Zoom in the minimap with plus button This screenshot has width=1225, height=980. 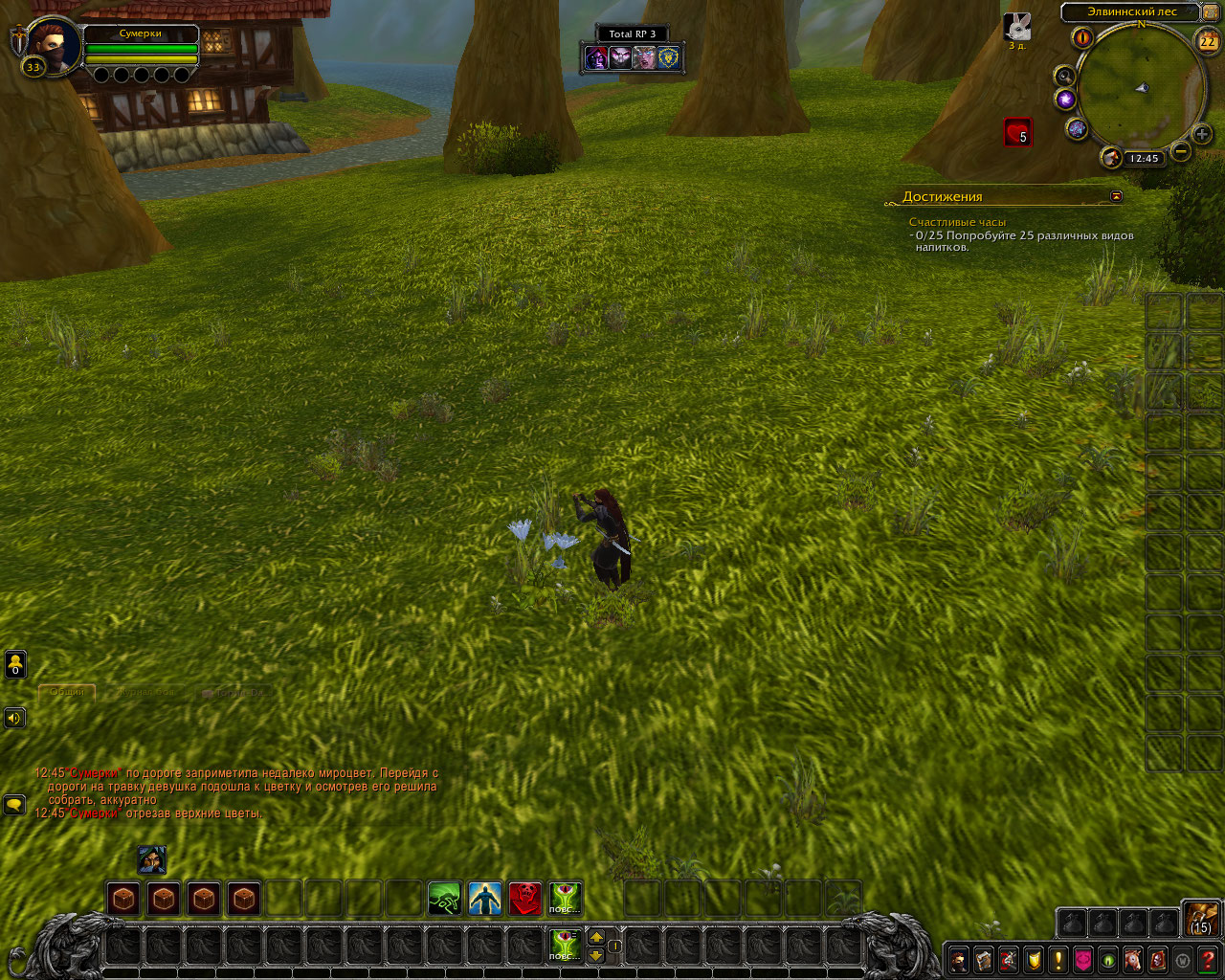1202,134
